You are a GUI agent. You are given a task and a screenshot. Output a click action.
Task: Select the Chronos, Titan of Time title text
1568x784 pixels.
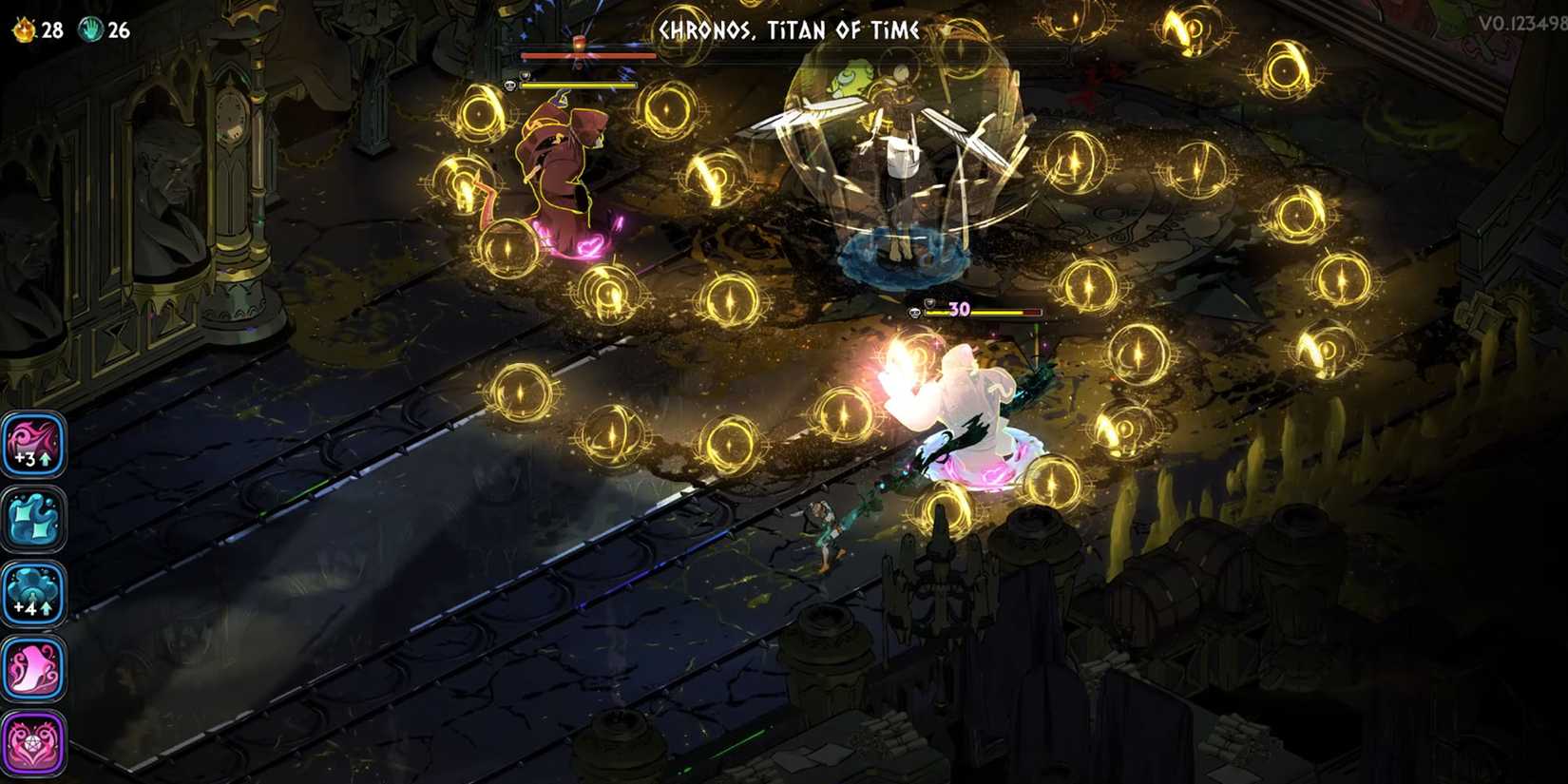point(785,29)
